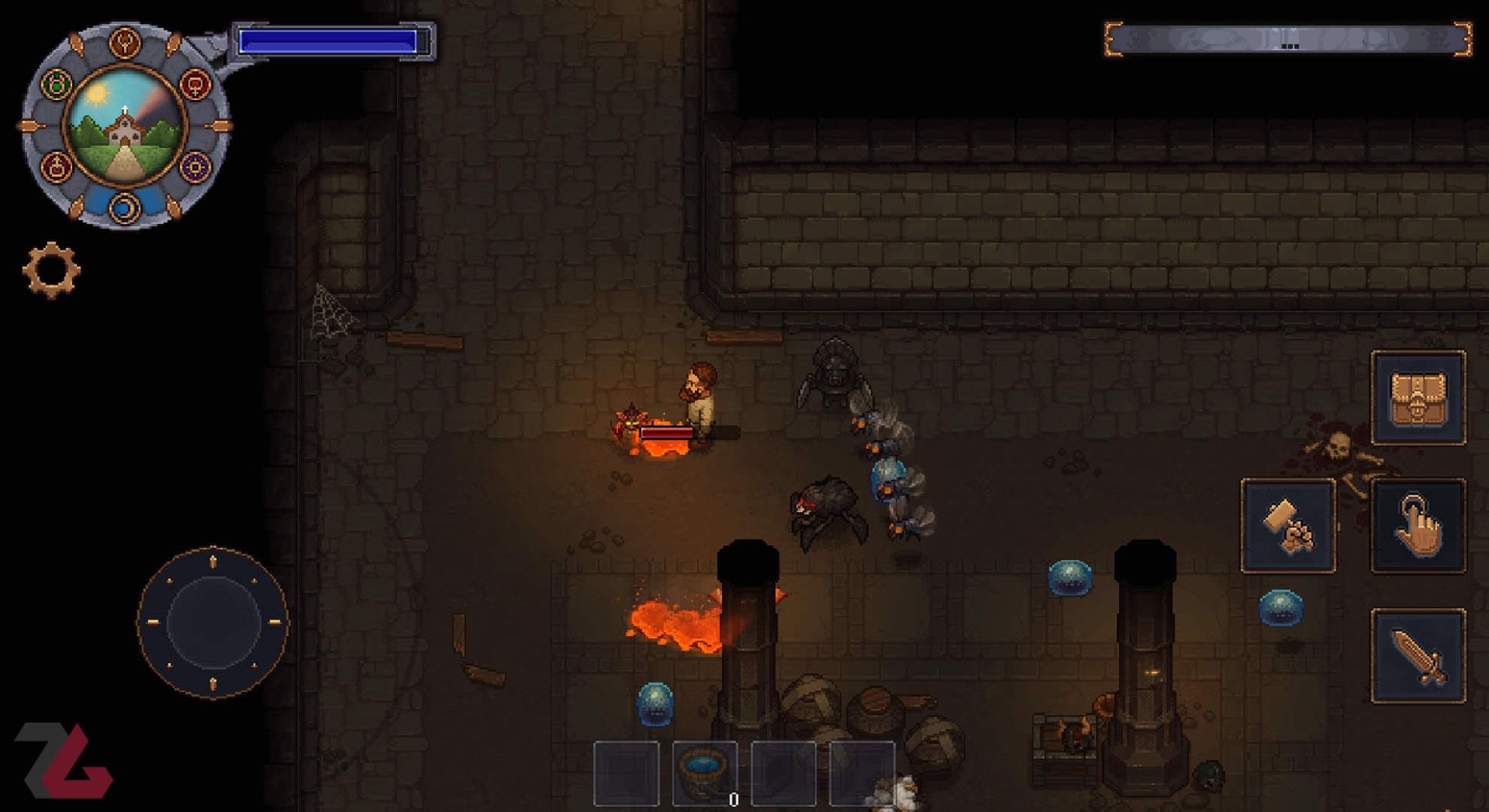Image resolution: width=1489 pixels, height=812 pixels.
Task: Attack with the sword button
Action: [x=1418, y=656]
